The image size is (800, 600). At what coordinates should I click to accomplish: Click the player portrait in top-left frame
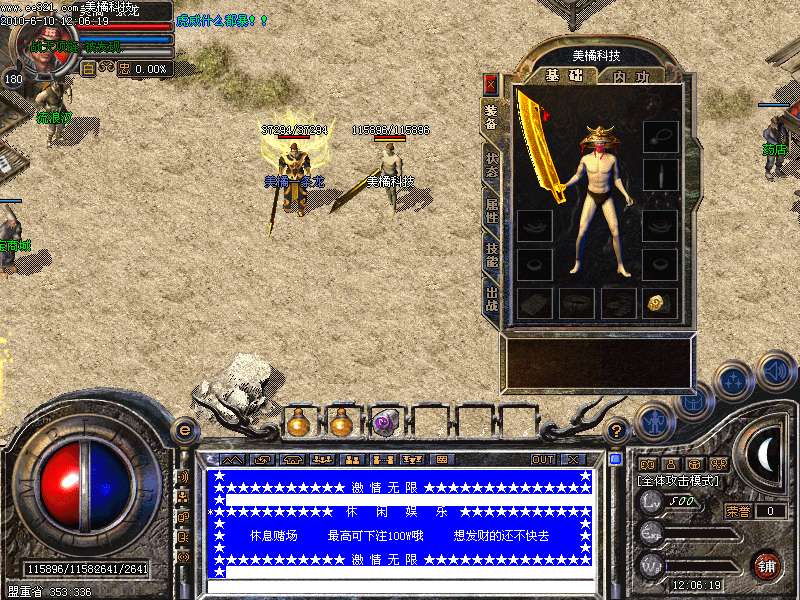click(40, 45)
